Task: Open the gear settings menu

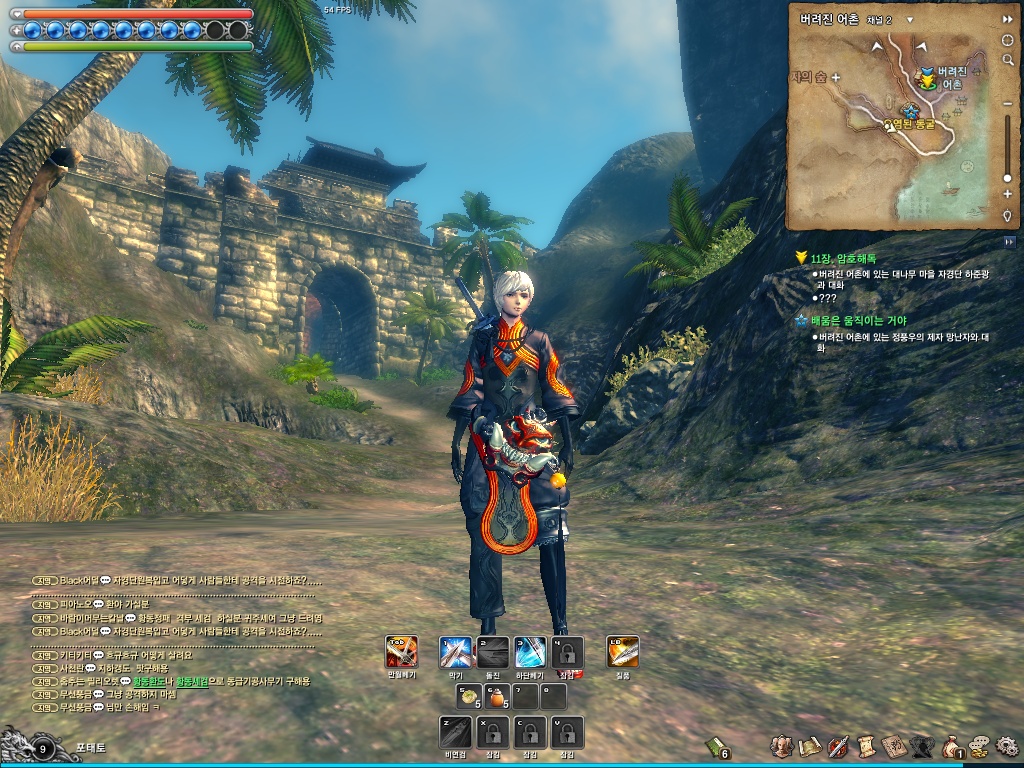Action: 1006,745
